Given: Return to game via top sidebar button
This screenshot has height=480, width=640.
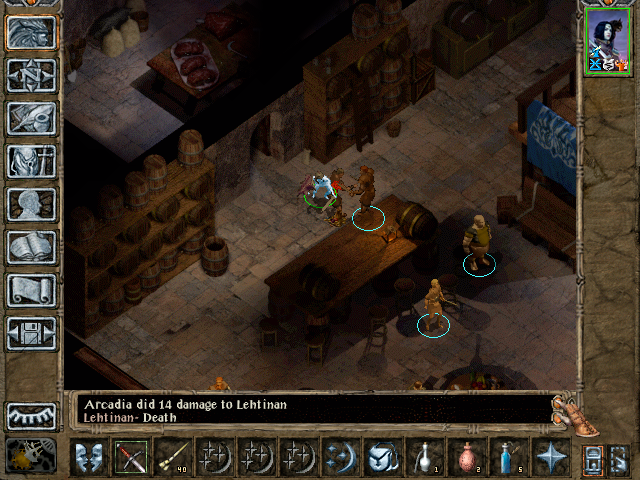Looking at the screenshot, I should 31,32.
